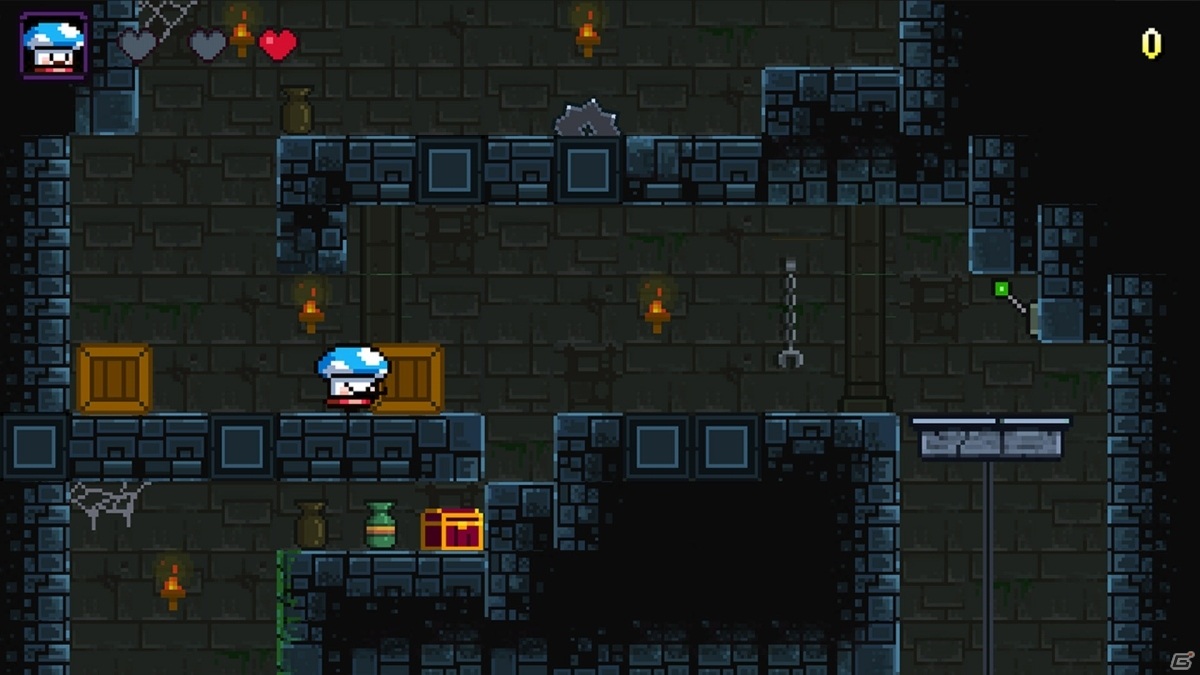Click the blue mushroom character portrait
Viewport: 1200px width, 675px height.
pos(54,45)
